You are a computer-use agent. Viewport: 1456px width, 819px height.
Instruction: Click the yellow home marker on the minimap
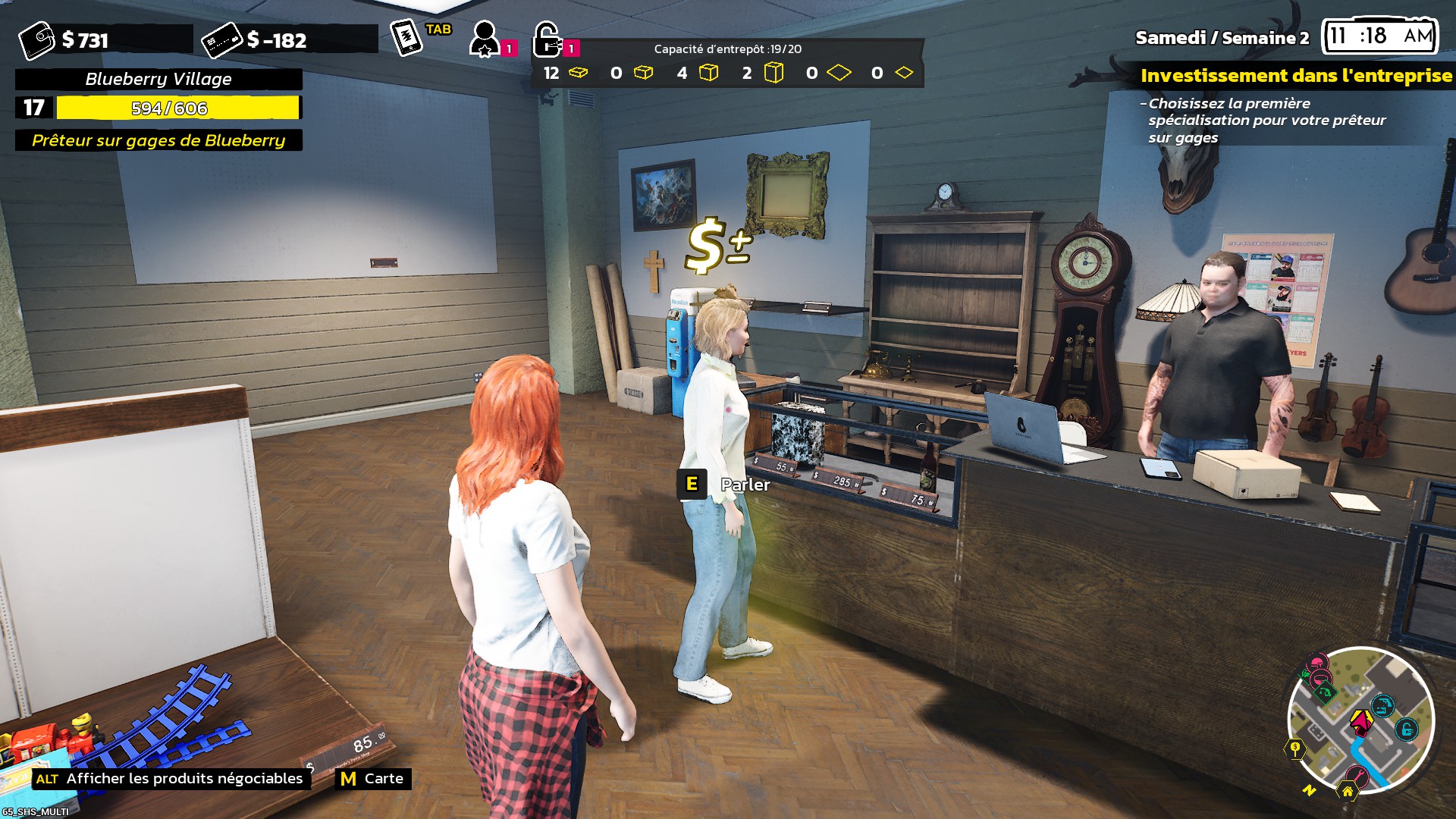point(1348,791)
